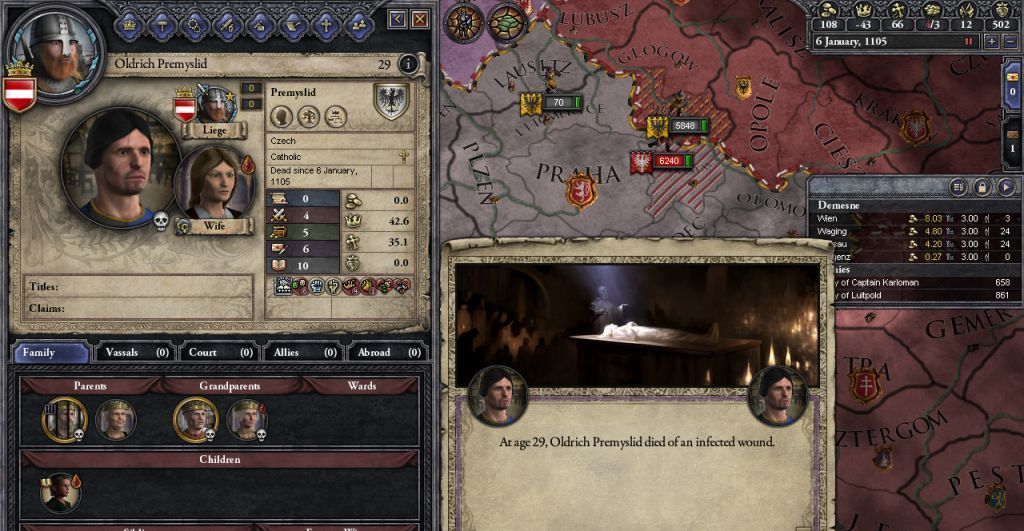The image size is (1024, 531).
Task: Close the character panel
Action: coord(420,18)
